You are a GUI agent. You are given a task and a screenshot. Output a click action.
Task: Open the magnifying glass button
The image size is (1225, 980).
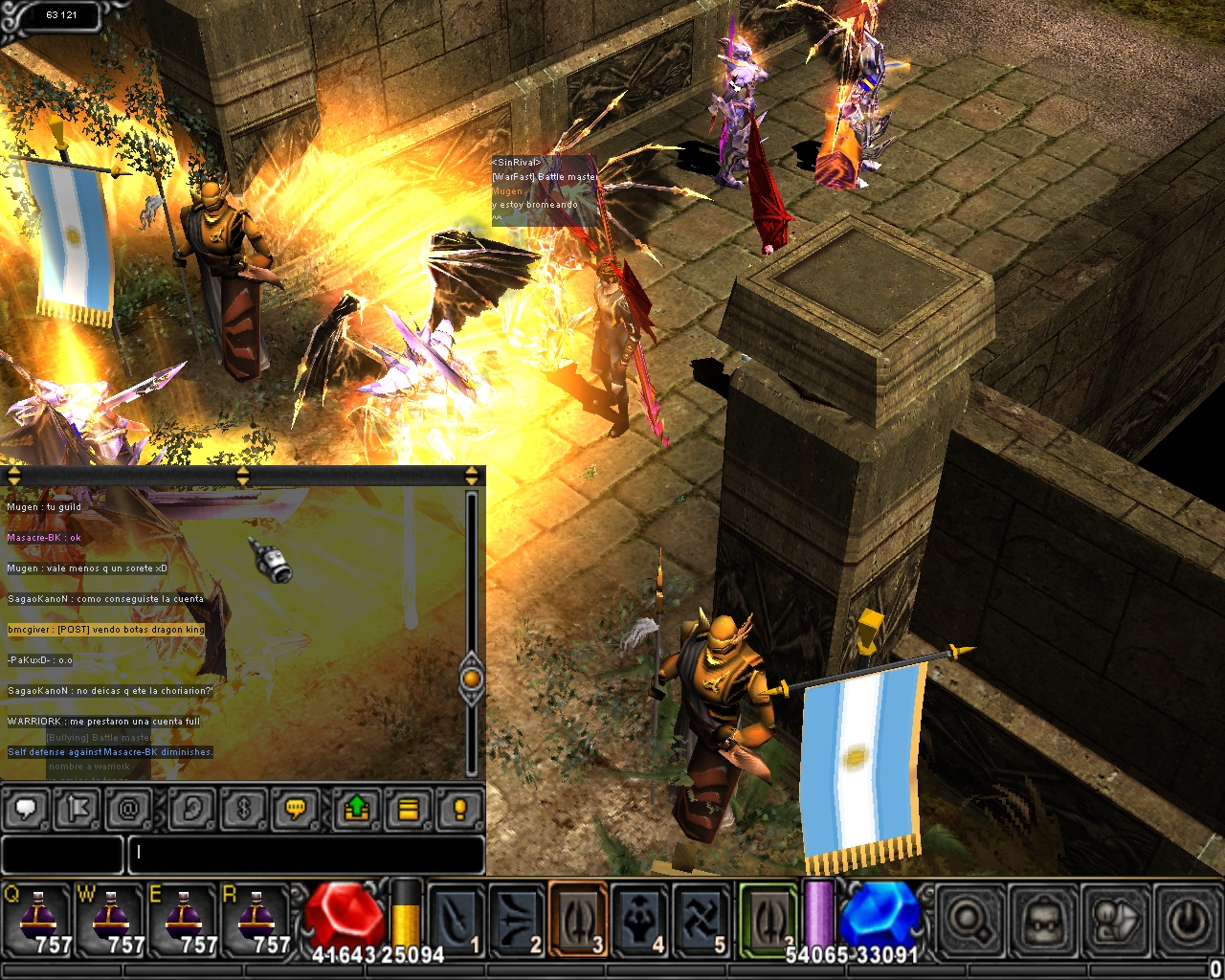968,921
